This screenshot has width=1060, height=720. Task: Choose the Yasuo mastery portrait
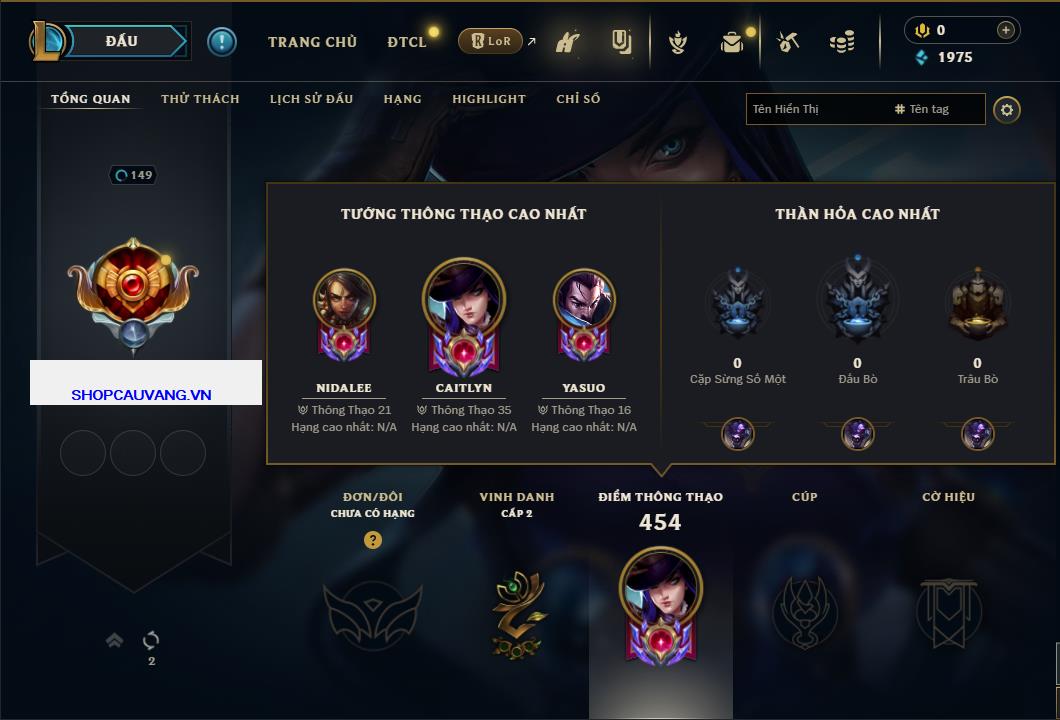point(584,301)
